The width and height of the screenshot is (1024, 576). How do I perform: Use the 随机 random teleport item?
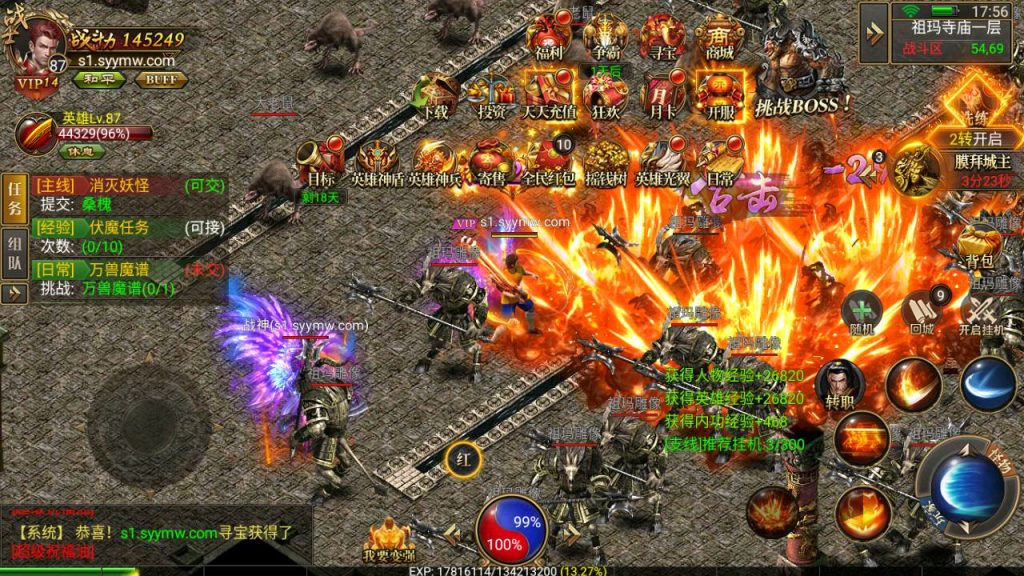[x=860, y=311]
